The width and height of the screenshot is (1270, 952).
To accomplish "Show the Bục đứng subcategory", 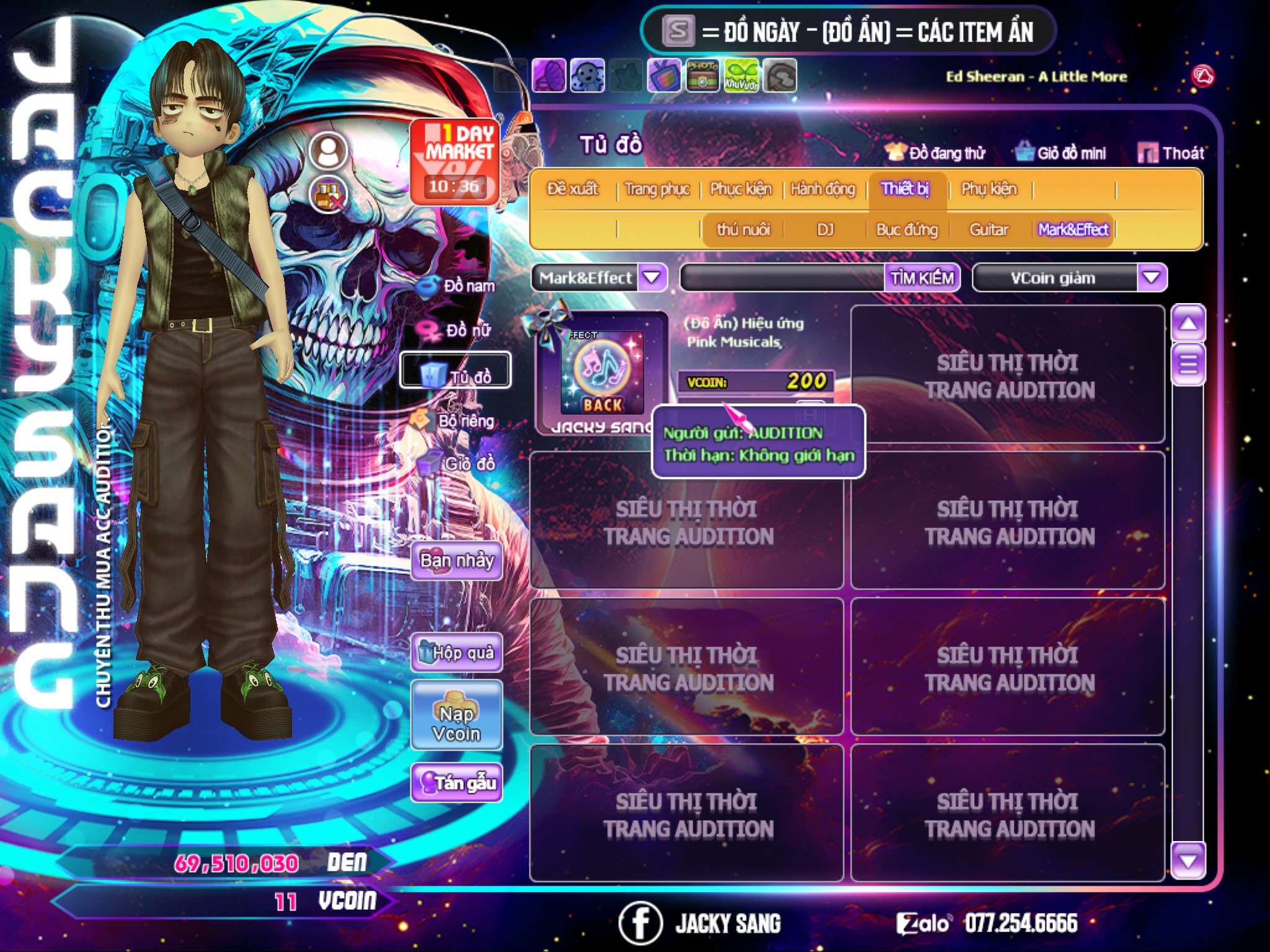I will pos(907,230).
